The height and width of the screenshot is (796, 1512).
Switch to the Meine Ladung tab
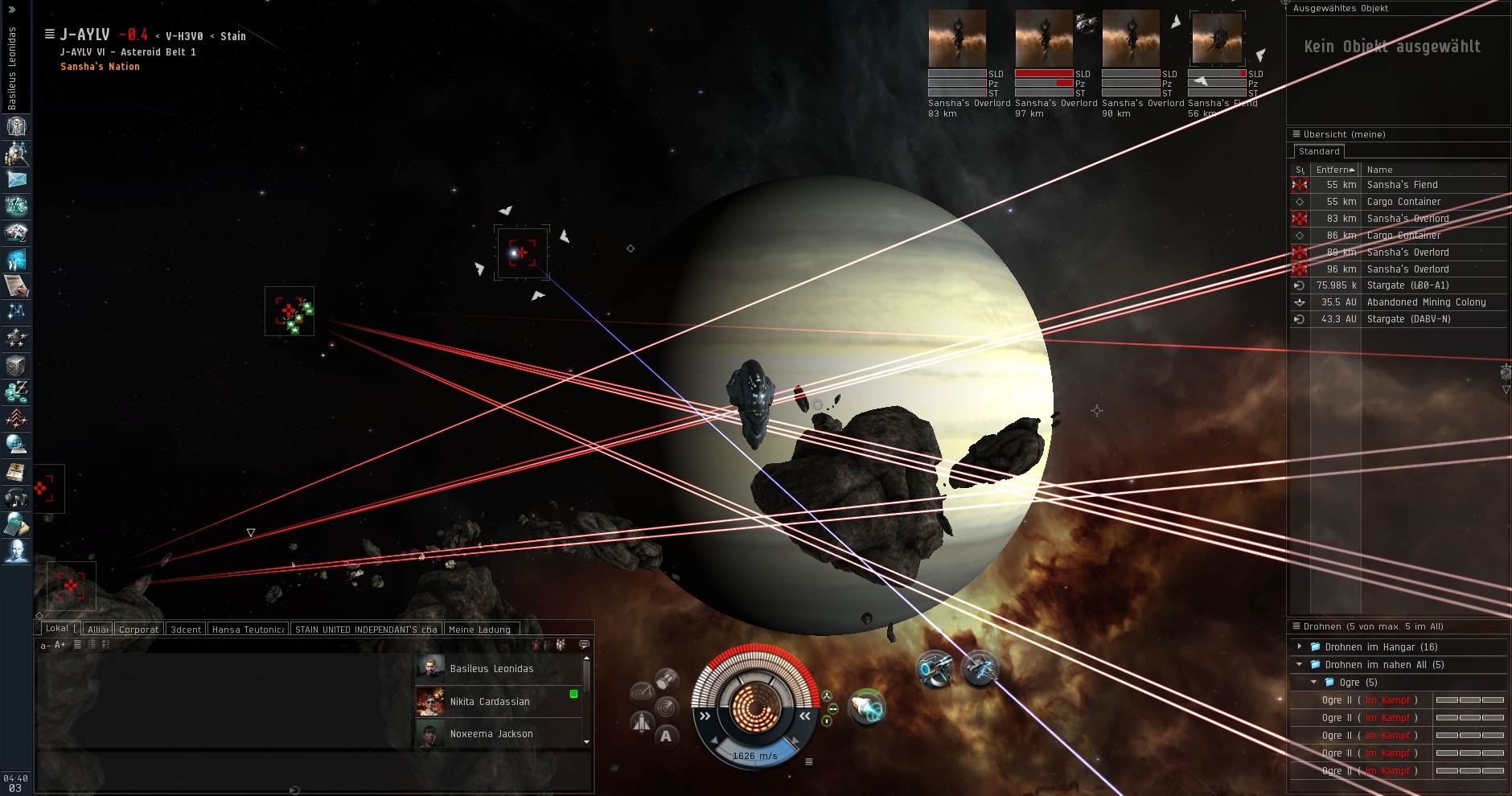(479, 630)
